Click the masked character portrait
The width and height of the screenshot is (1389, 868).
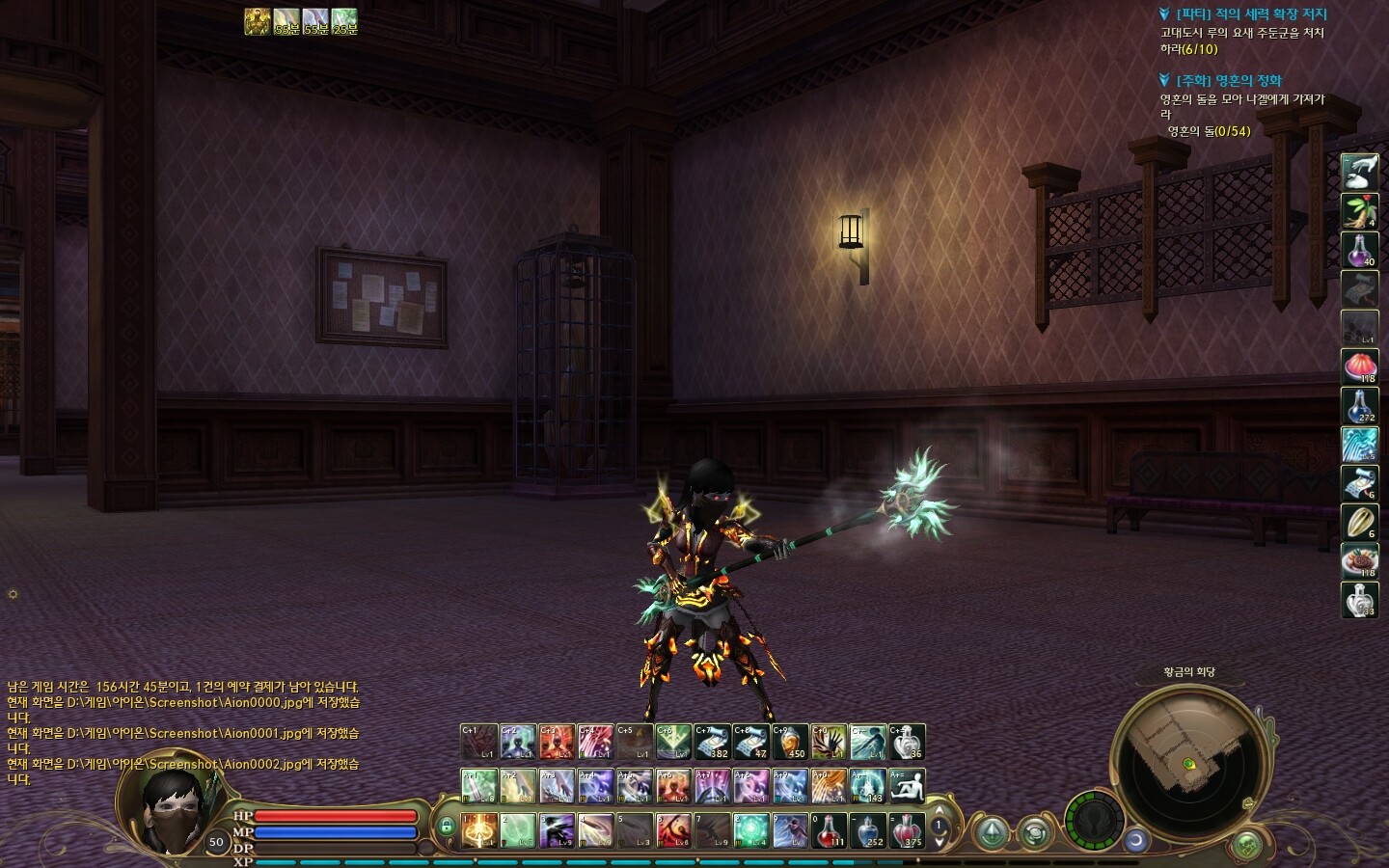[x=174, y=808]
